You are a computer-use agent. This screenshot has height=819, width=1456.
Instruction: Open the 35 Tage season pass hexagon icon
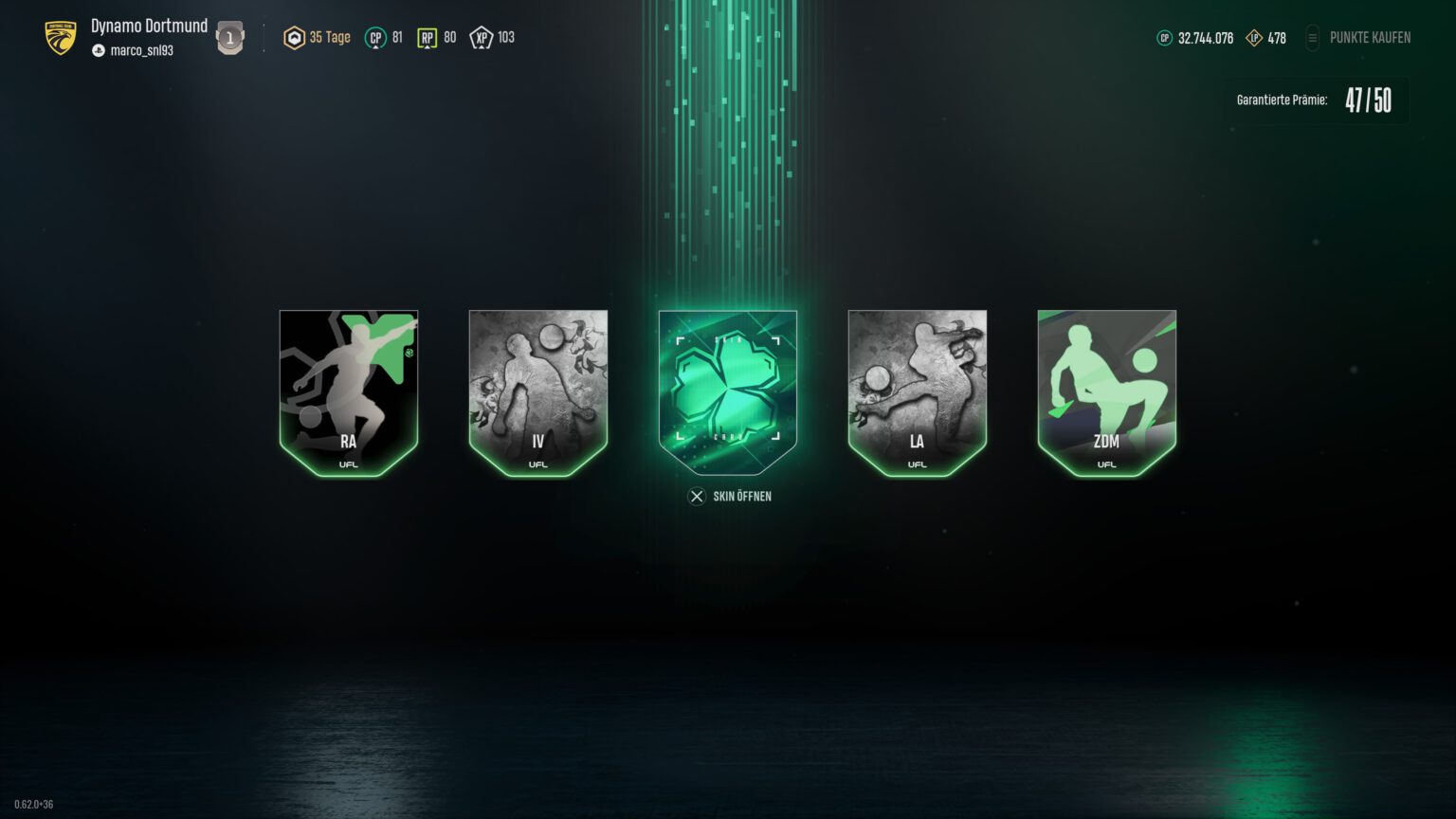click(294, 36)
